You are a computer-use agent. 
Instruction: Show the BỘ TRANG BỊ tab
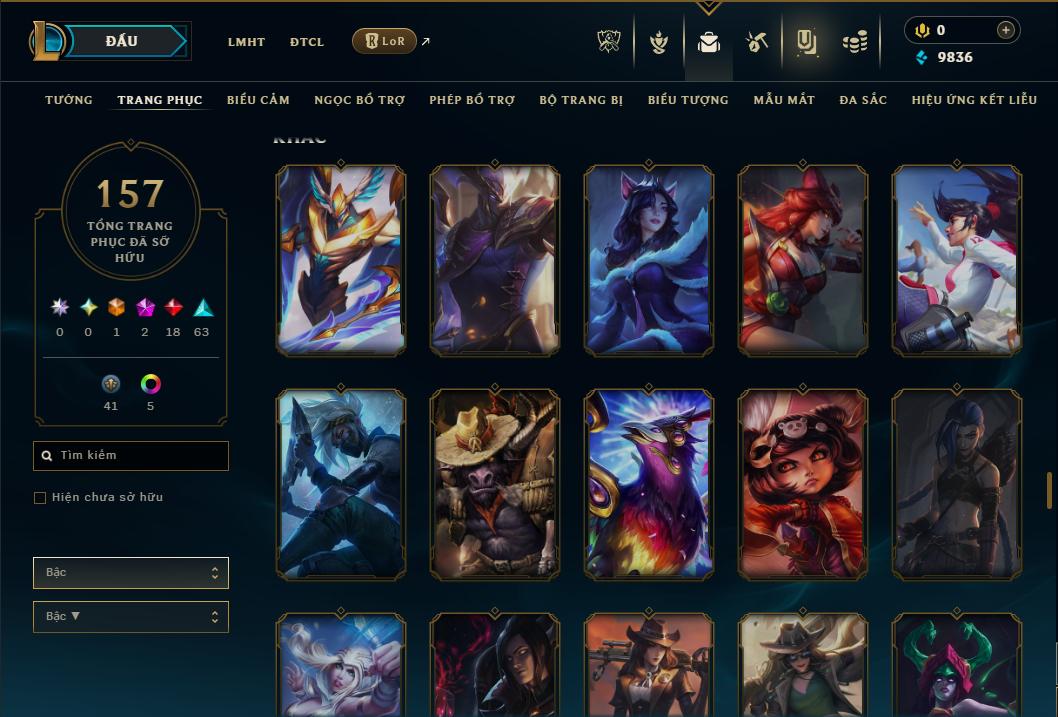click(581, 100)
